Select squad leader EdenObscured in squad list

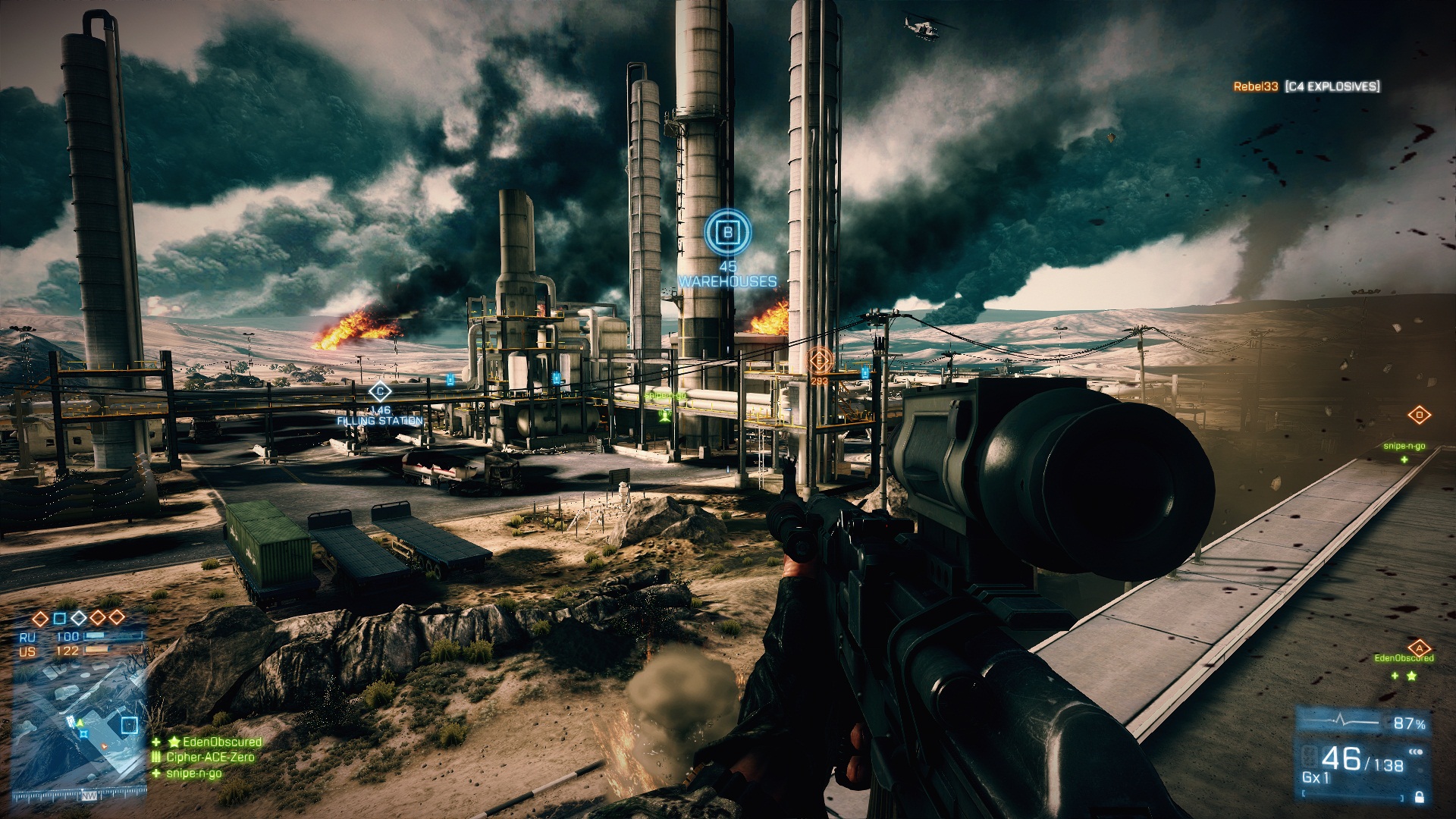point(215,742)
